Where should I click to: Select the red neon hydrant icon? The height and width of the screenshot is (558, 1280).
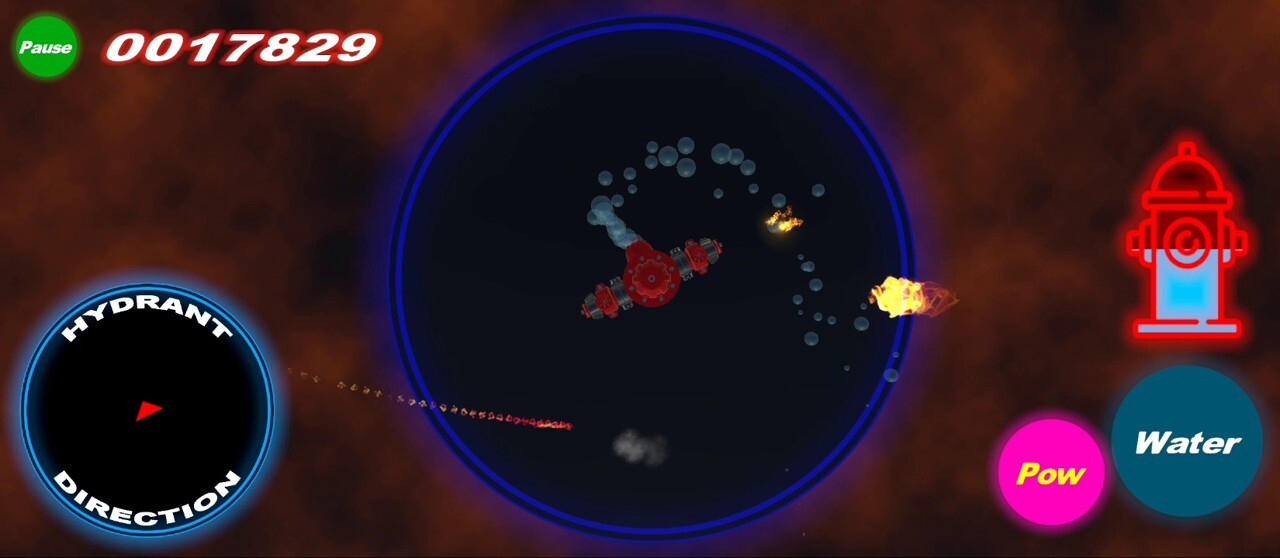tap(1187, 241)
